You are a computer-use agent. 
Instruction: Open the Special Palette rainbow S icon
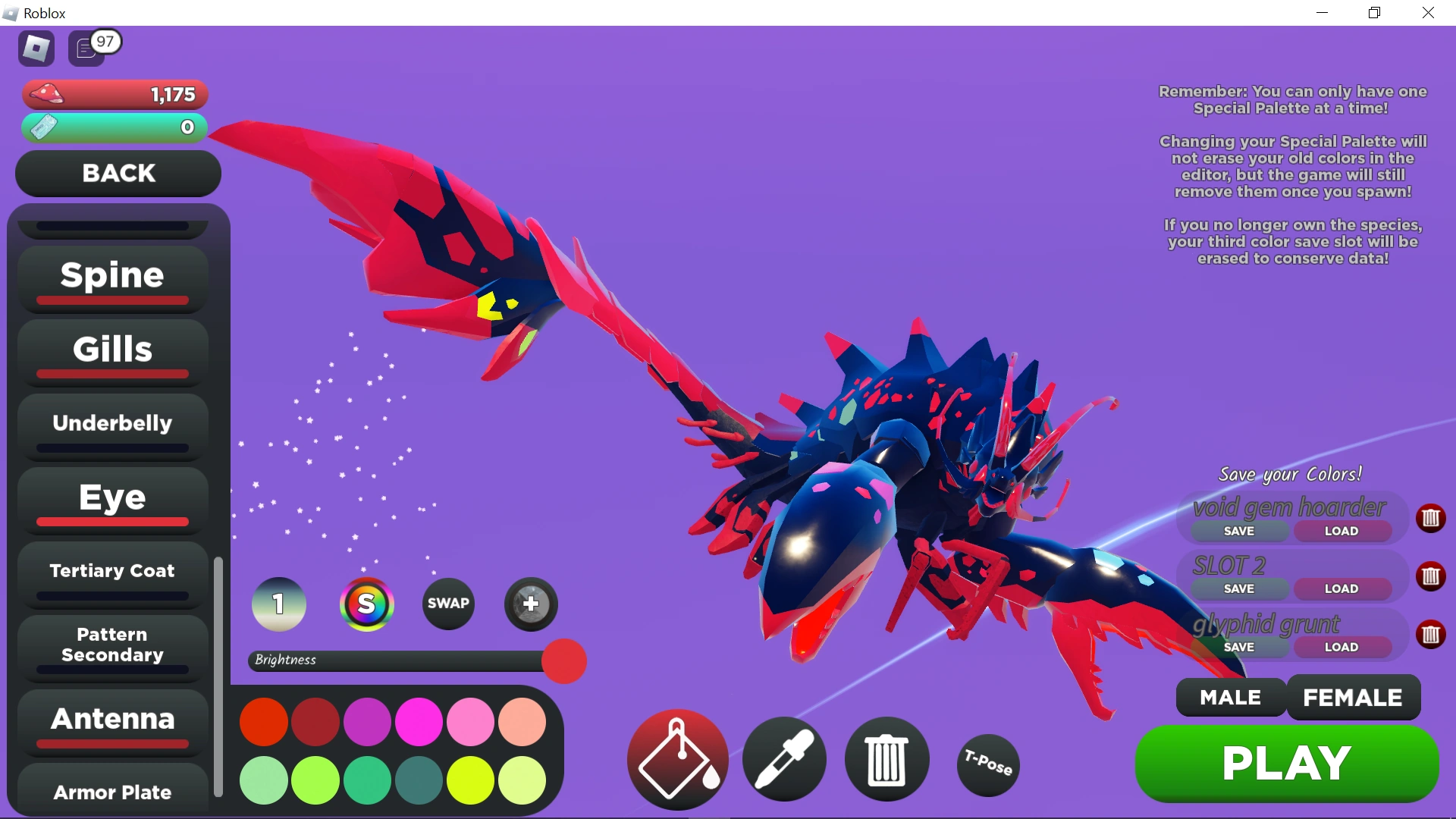click(367, 604)
